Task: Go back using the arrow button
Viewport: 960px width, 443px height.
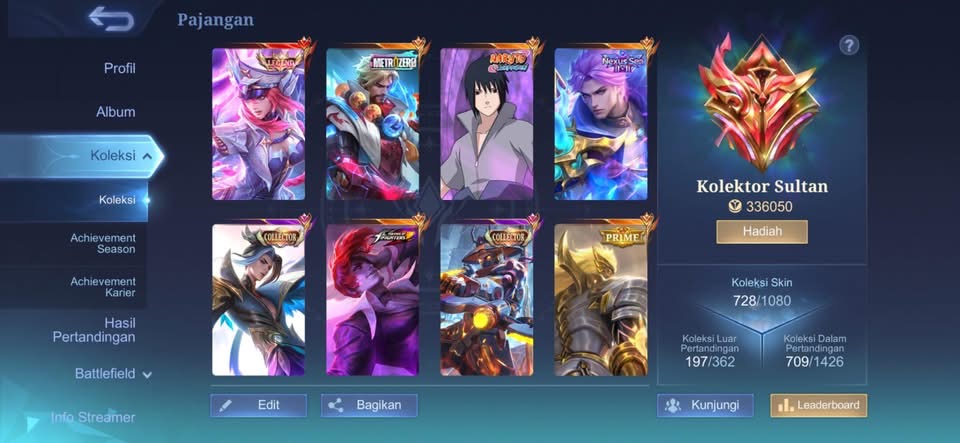Action: click(110, 17)
